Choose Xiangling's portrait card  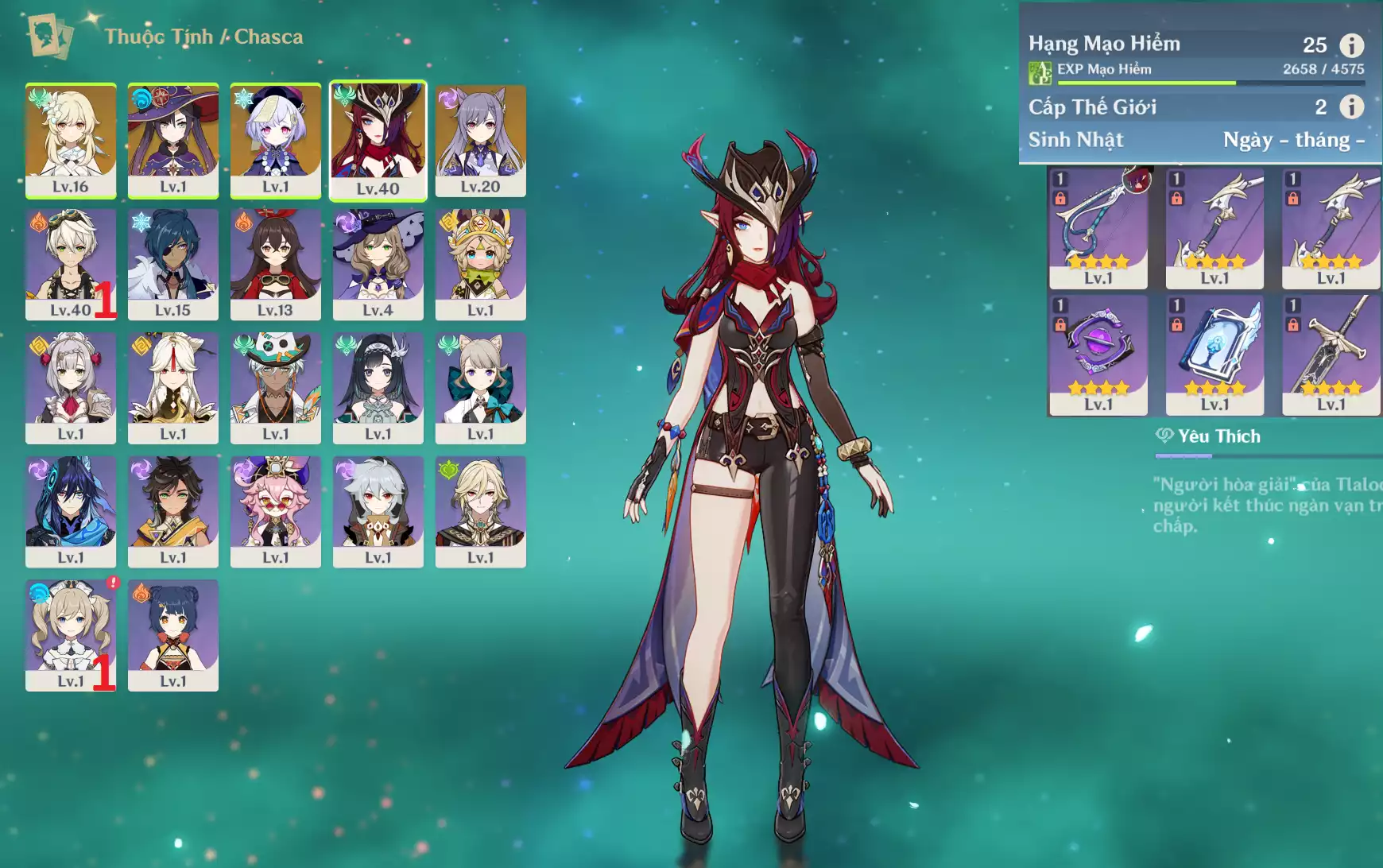[173, 635]
